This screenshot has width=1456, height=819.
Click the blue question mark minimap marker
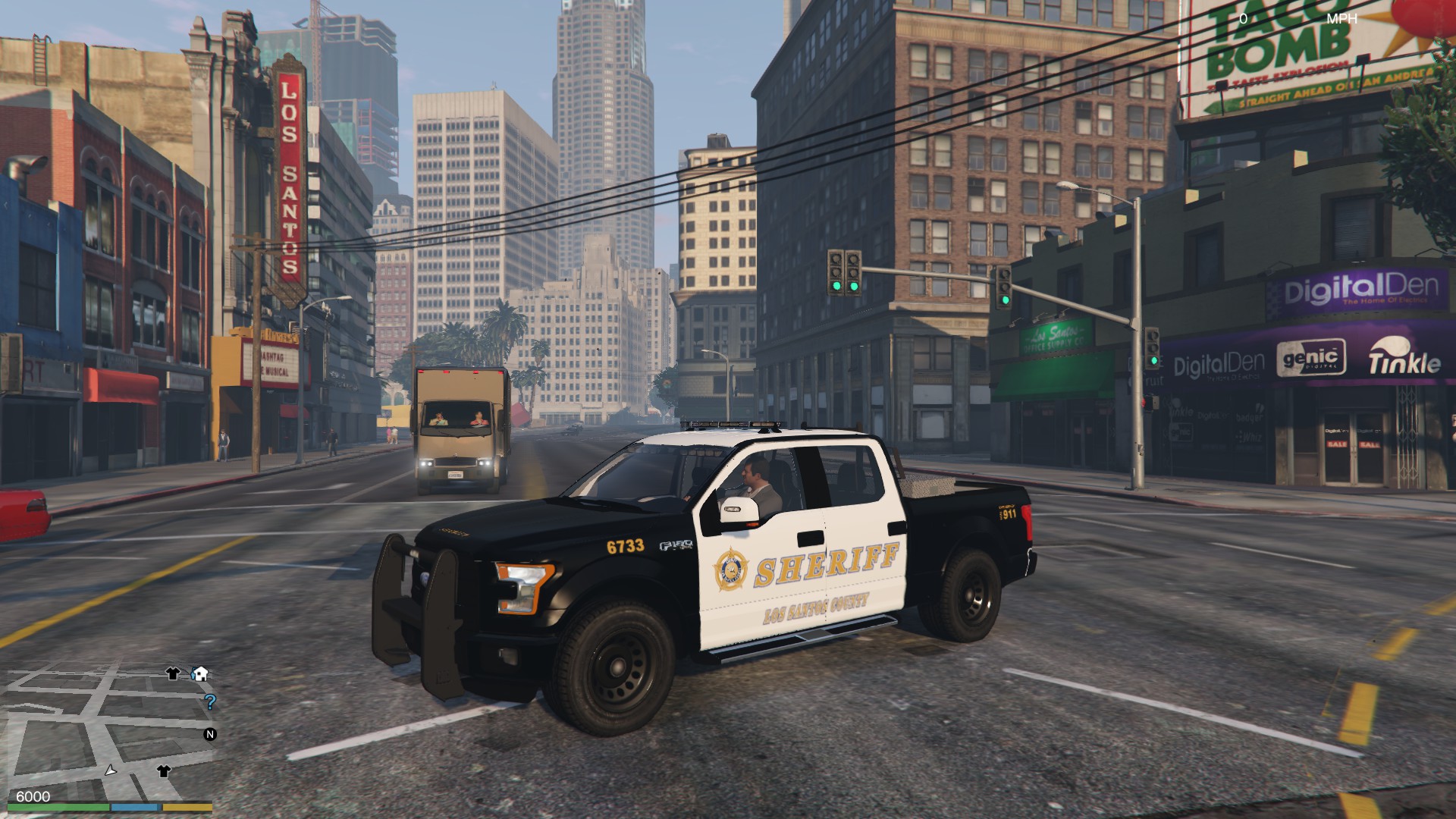point(210,701)
